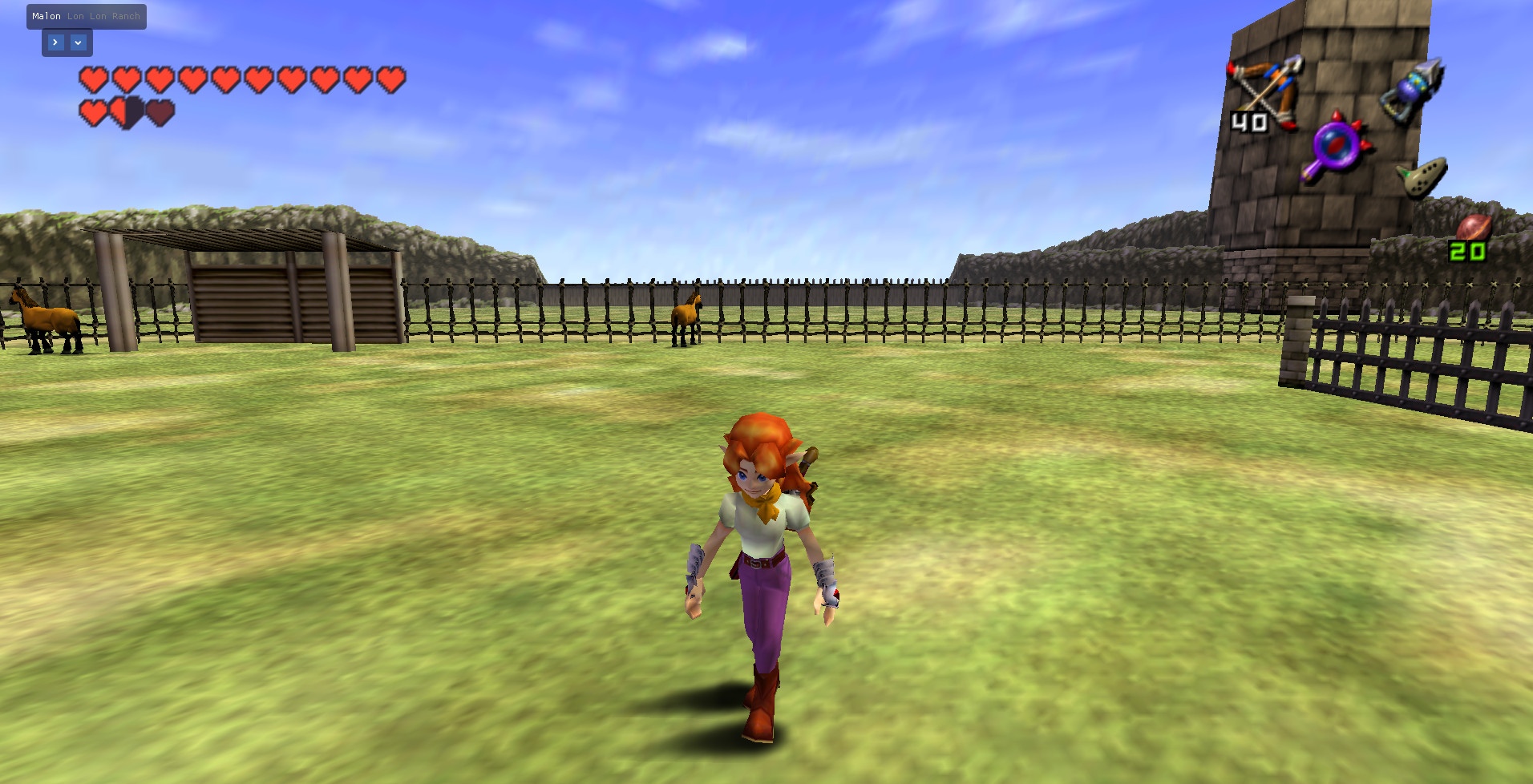This screenshot has width=1533, height=784.
Task: Click the arrow count badge showing 40
Action: [1248, 122]
